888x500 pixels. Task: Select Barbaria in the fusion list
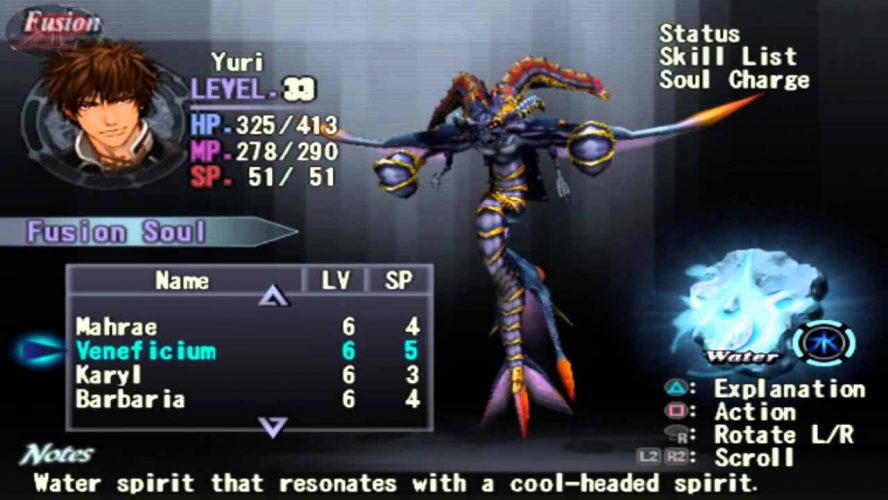129,399
